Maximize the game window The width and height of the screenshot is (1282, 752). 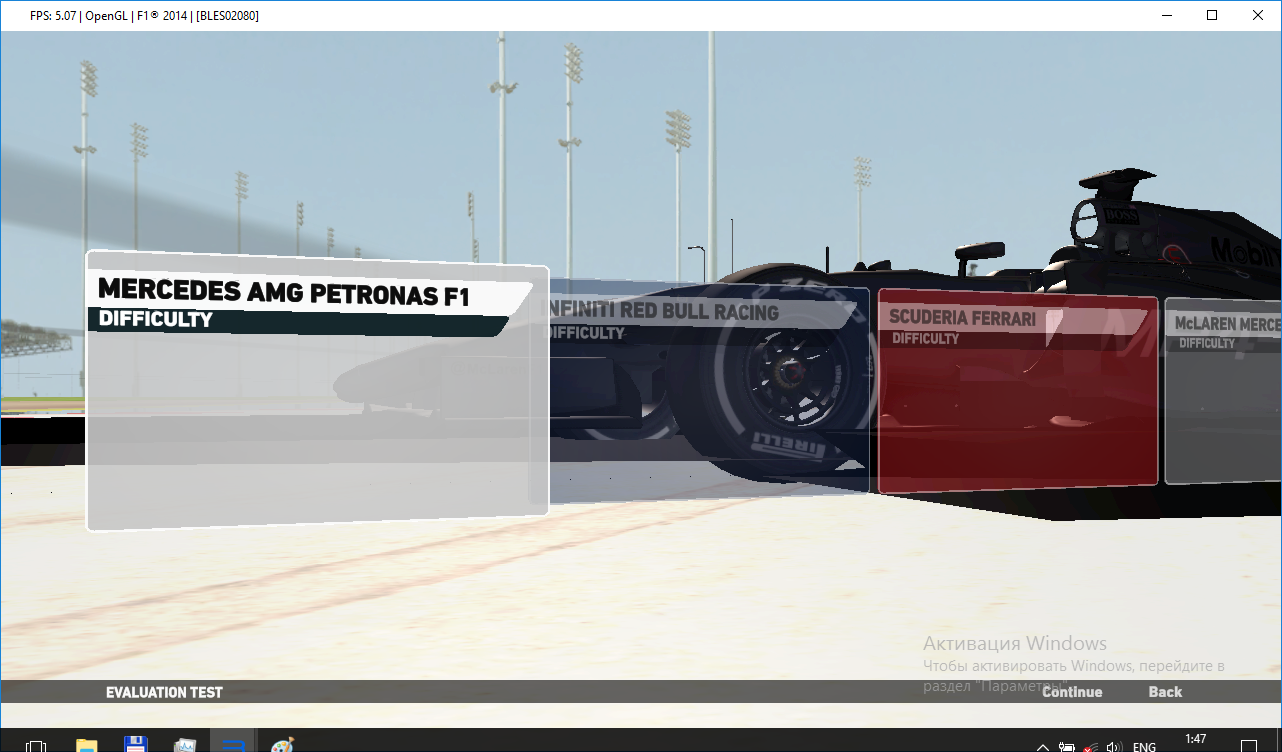(1212, 15)
